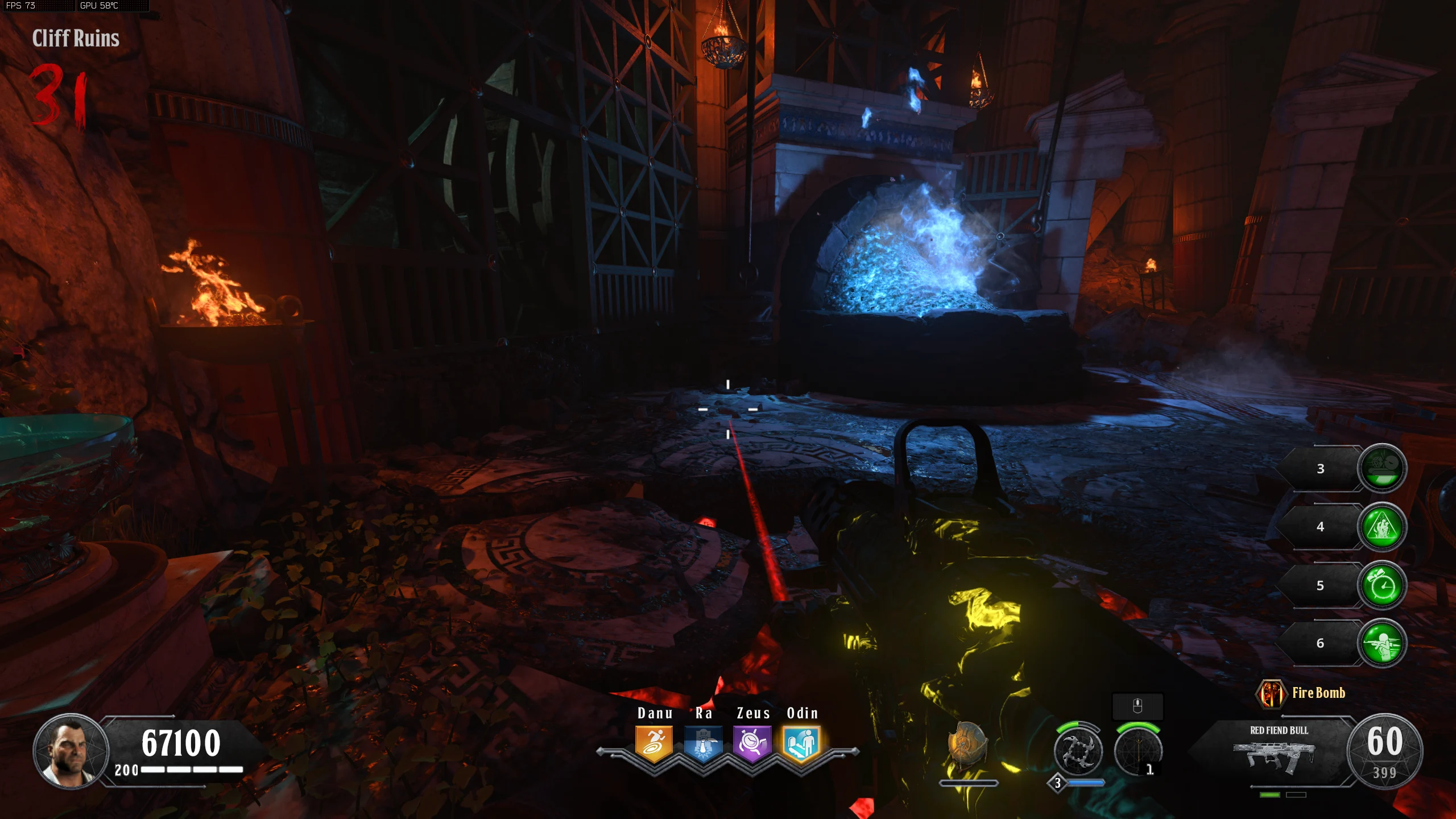Viewport: 1456px width, 819px height.
Task: Click the player character portrait
Action: tap(71, 751)
